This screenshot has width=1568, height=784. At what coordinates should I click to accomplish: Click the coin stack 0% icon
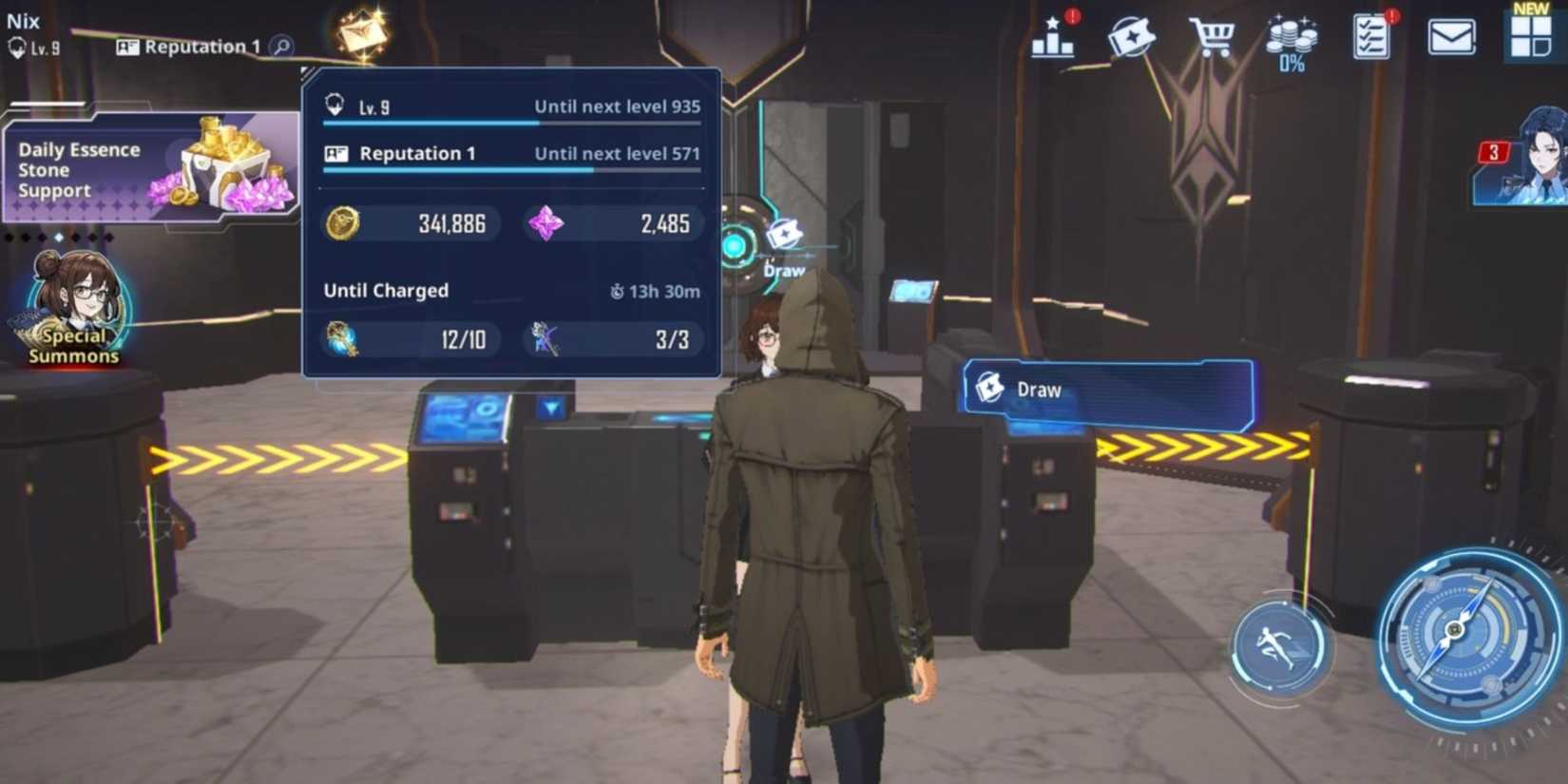coord(1291,36)
